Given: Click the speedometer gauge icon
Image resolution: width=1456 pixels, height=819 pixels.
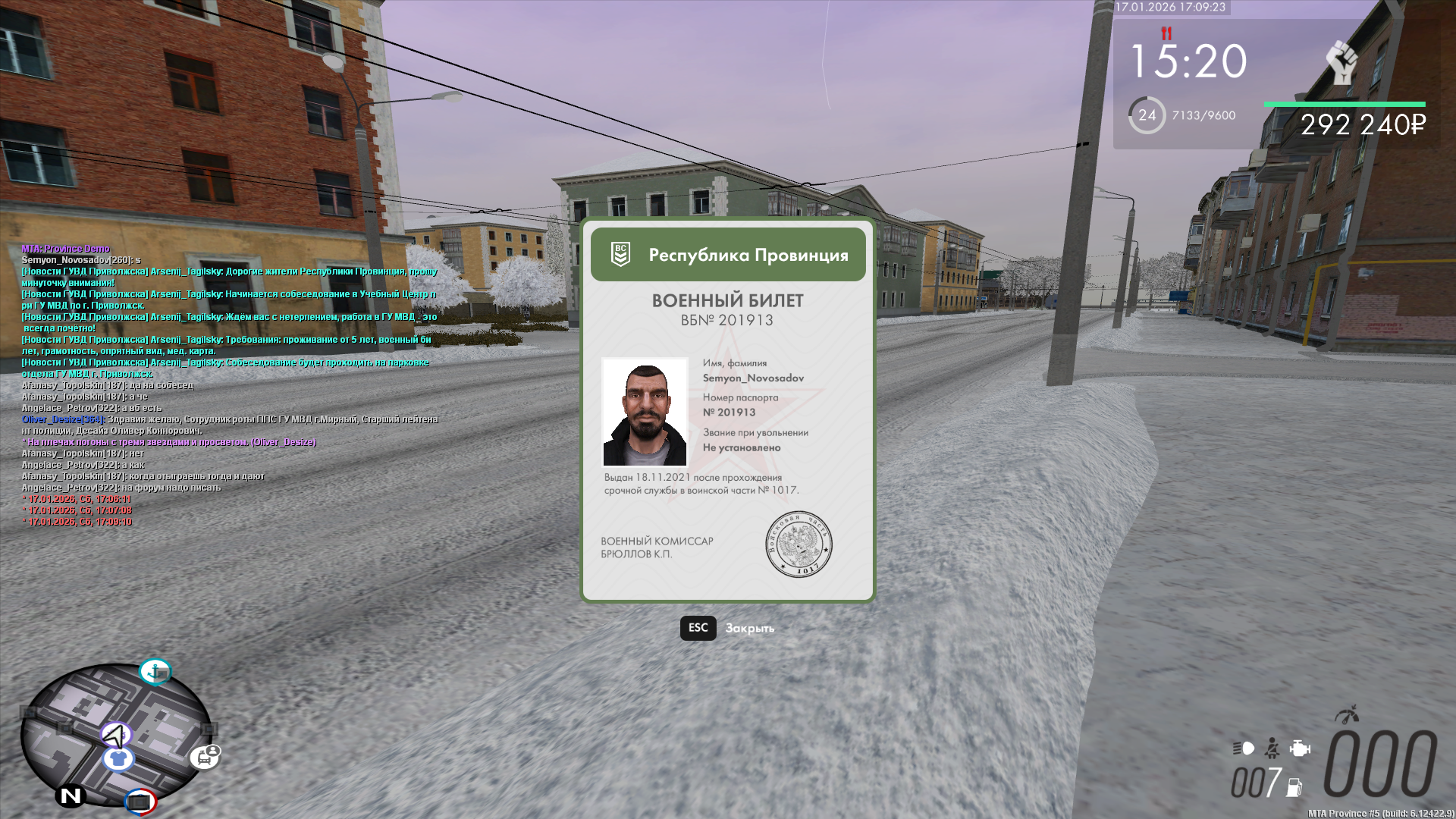Looking at the screenshot, I should click(x=1347, y=714).
